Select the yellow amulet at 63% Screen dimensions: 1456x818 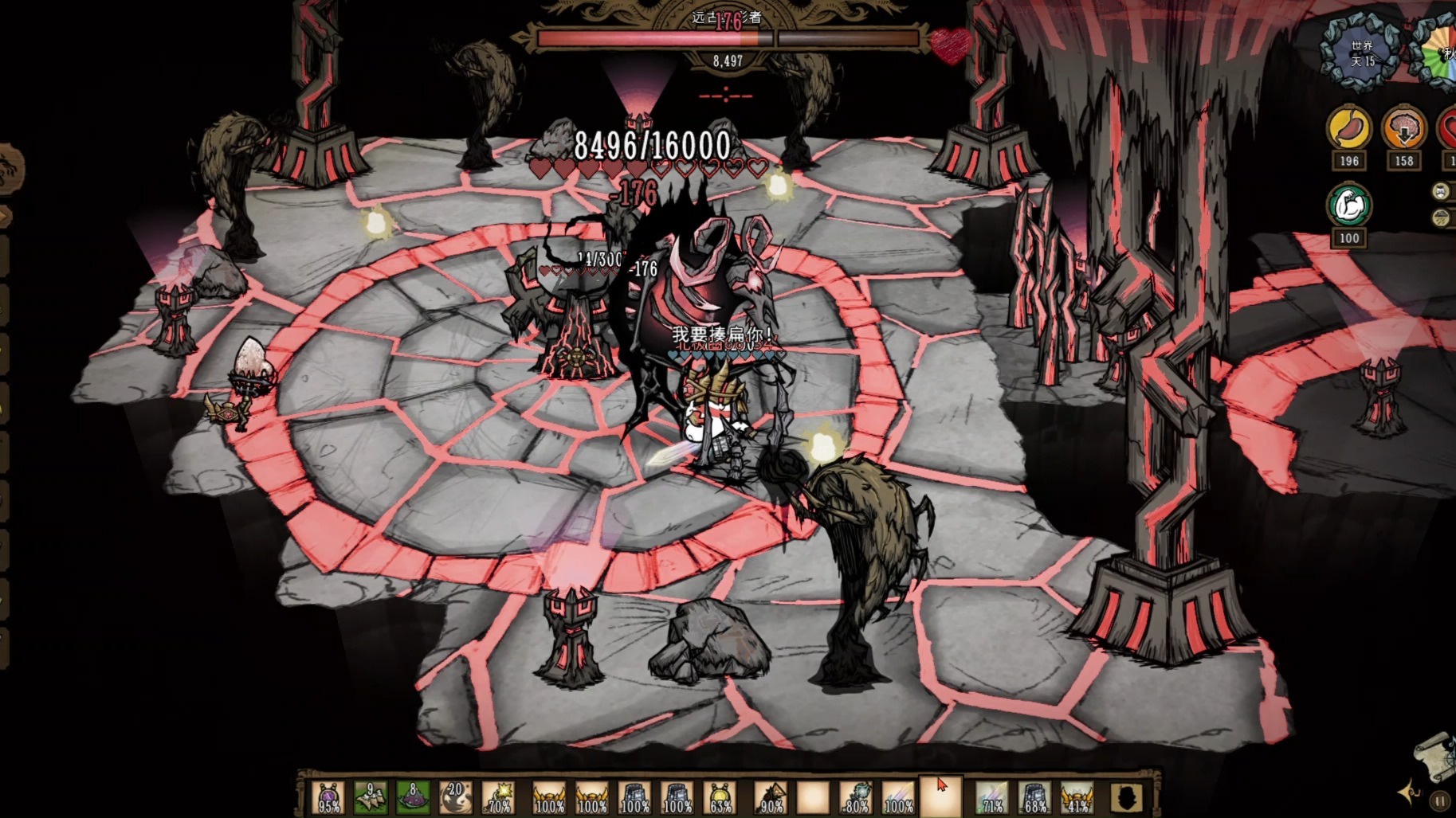(x=720, y=797)
